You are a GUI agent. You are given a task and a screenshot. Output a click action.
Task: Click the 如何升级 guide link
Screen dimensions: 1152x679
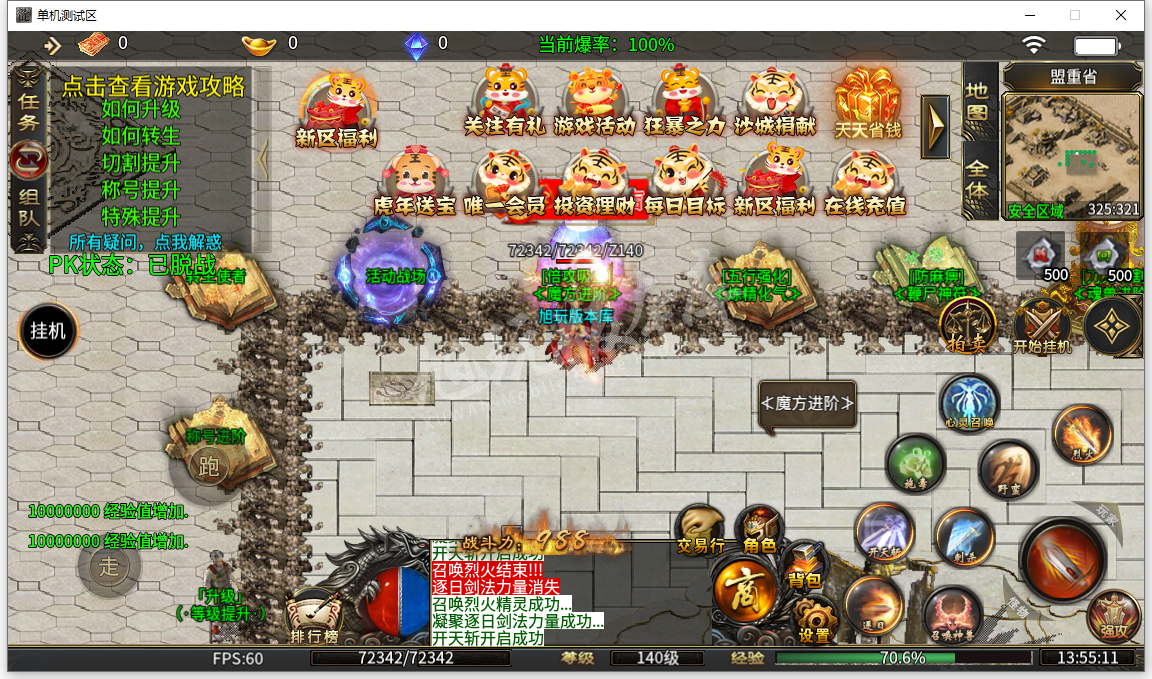tap(141, 110)
